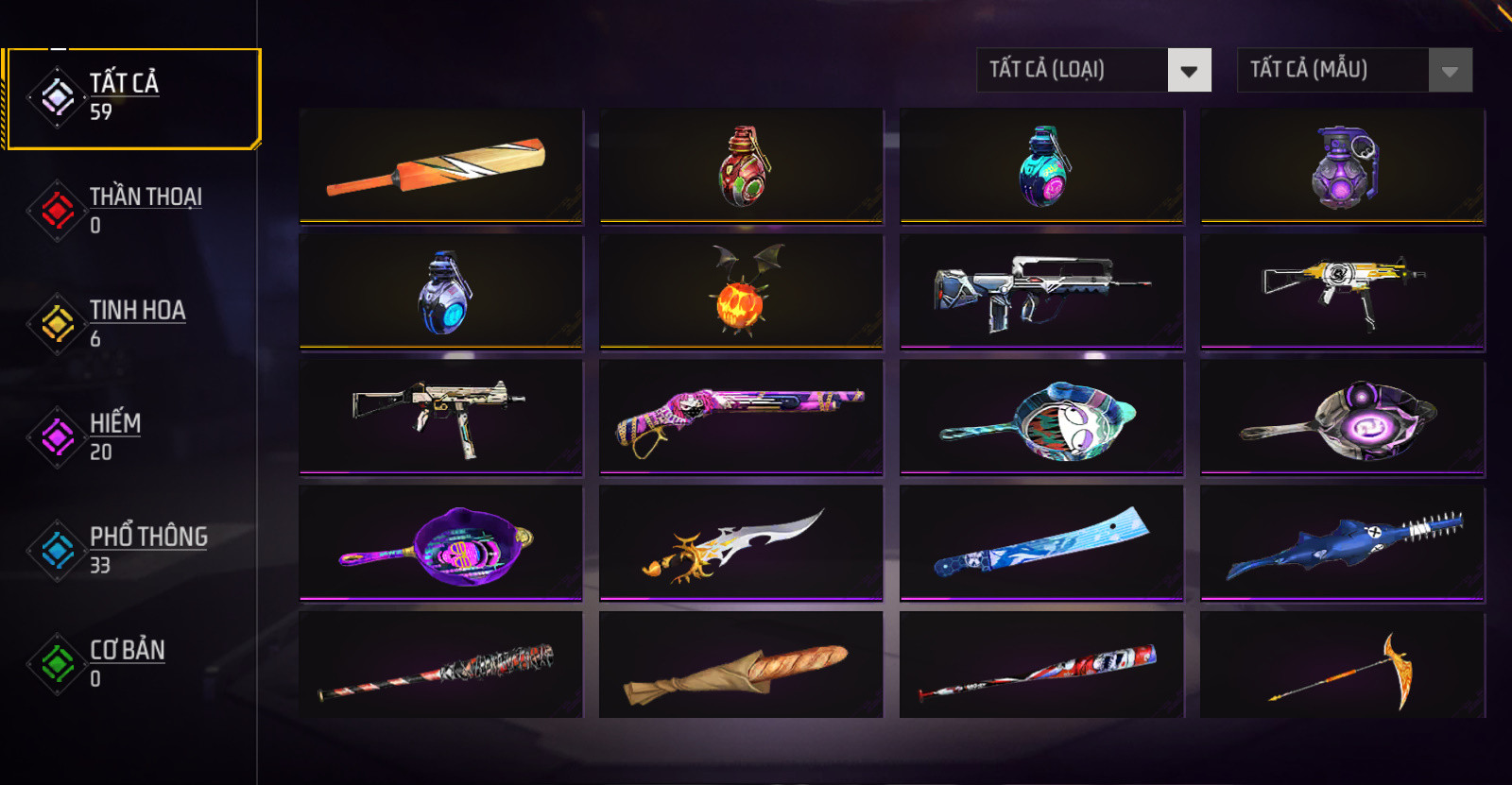
Task: Select the cartoon face frying pan skin
Action: click(x=1041, y=417)
